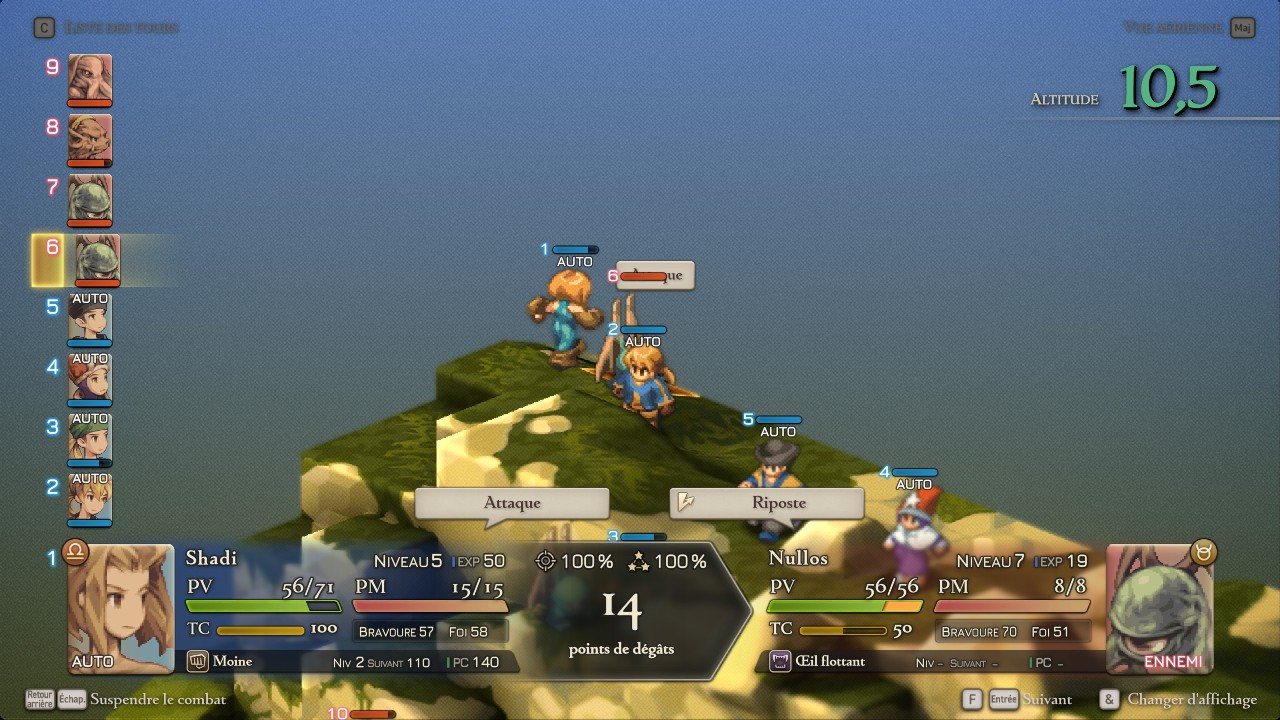The image size is (1280, 720).
Task: Open the Liste des tours
Action: click(120, 28)
